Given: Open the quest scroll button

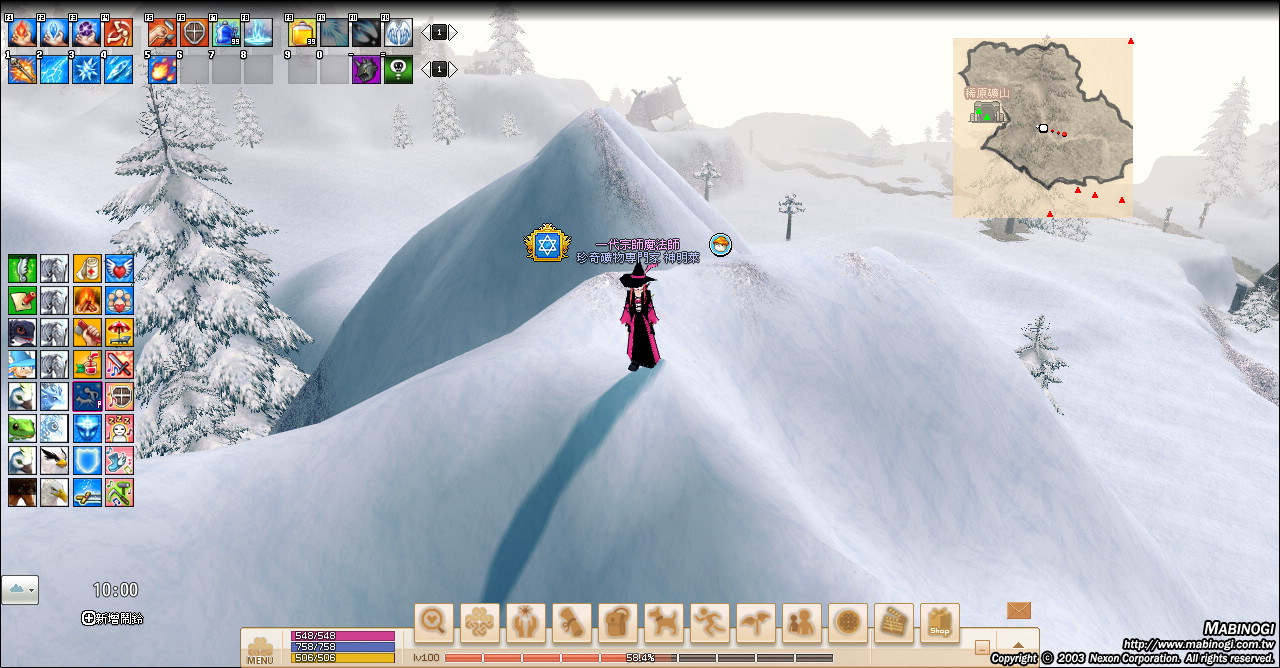Looking at the screenshot, I should point(572,623).
